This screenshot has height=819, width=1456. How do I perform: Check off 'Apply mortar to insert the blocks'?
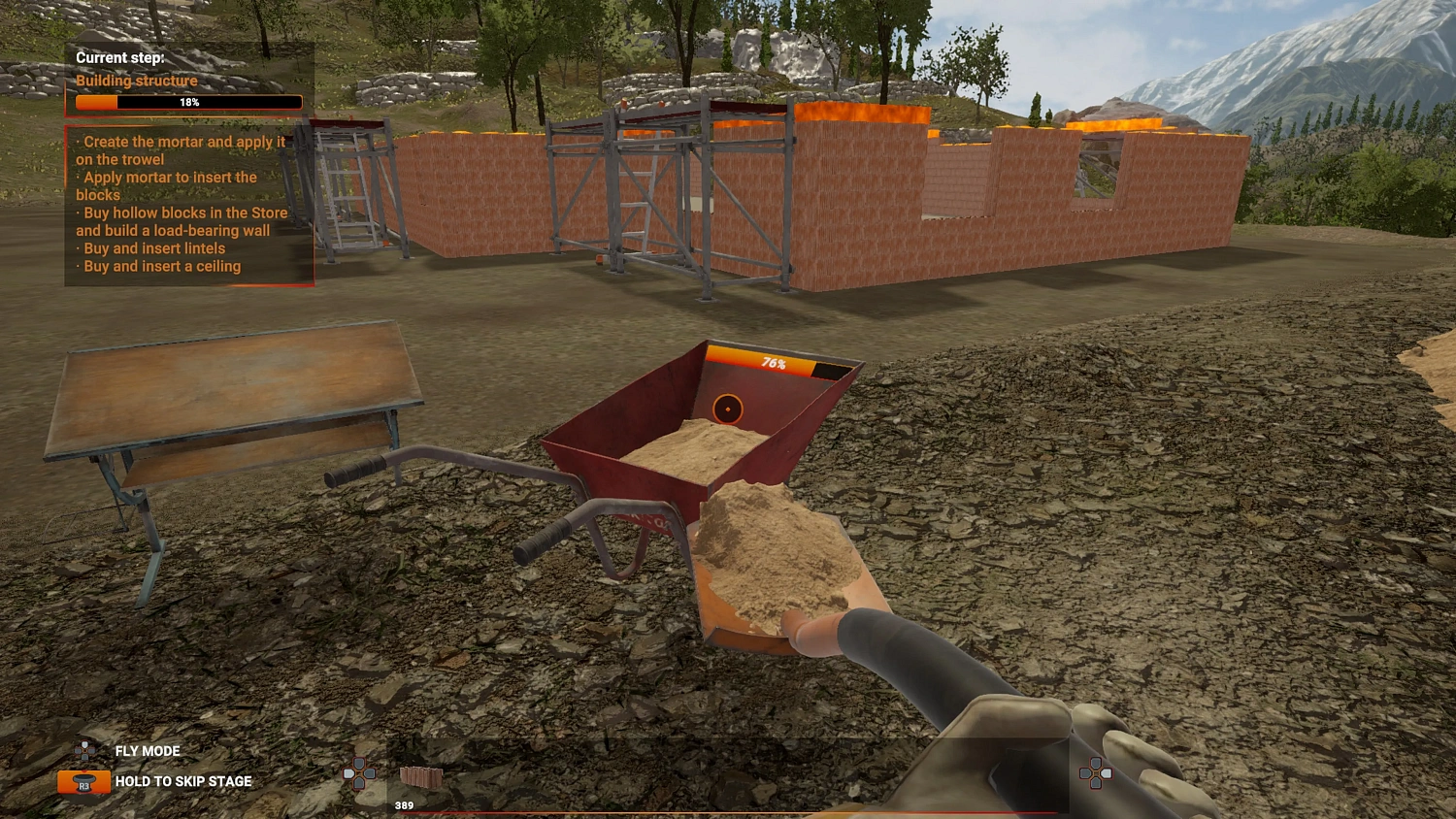pos(166,185)
